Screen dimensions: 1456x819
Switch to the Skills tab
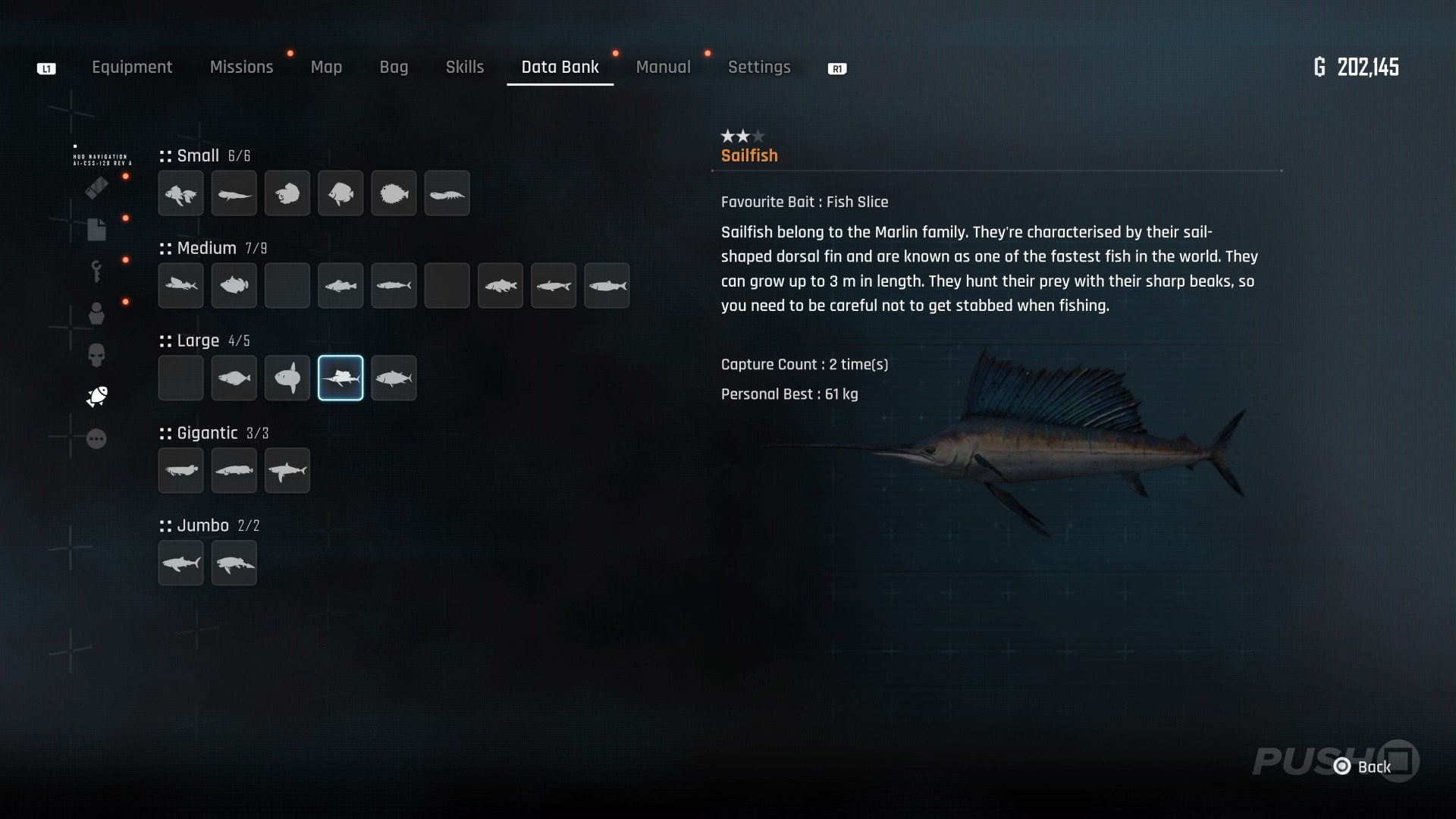click(x=464, y=67)
